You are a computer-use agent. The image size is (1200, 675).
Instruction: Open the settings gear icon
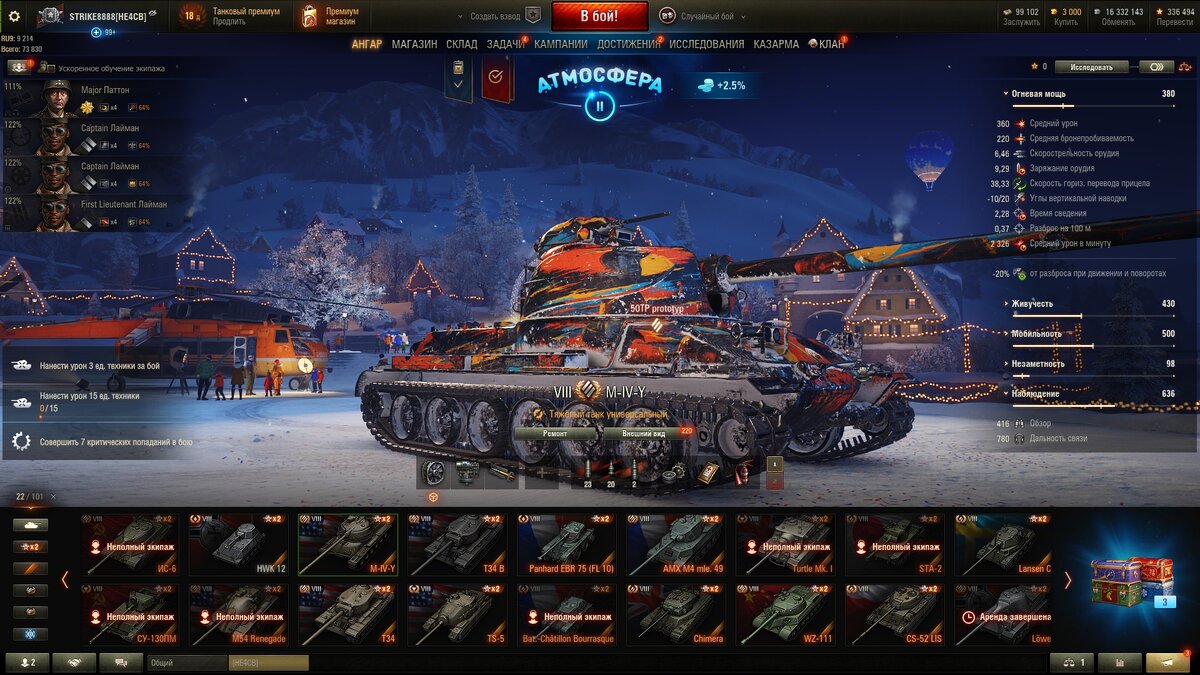coord(14,16)
